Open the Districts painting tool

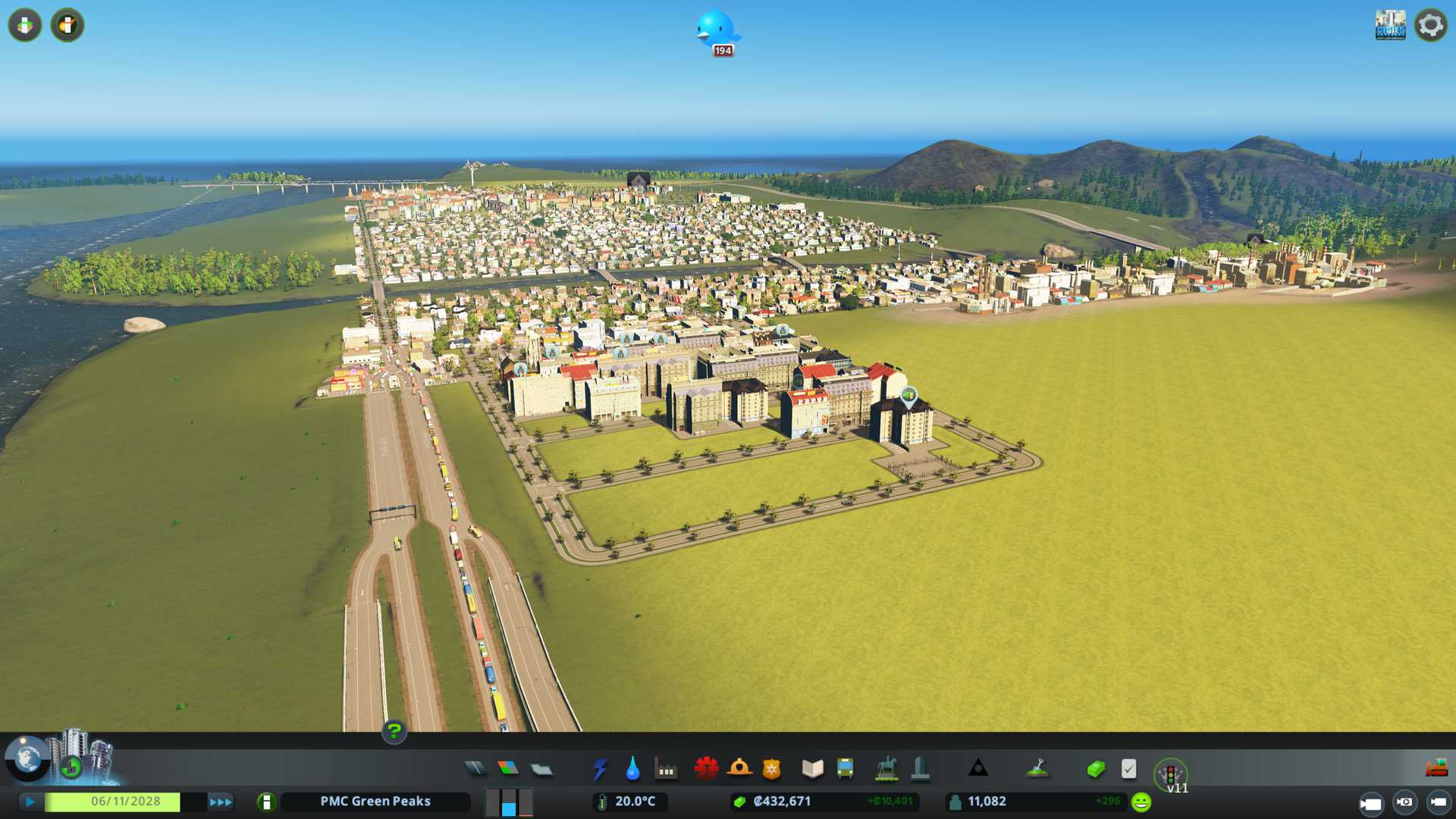click(x=541, y=769)
